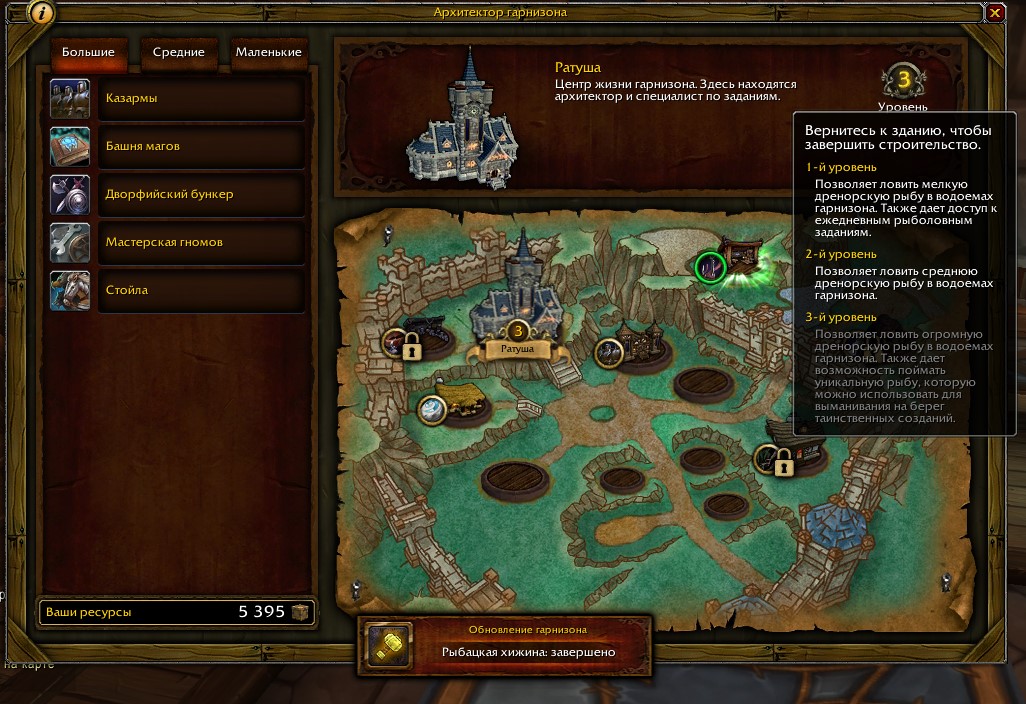Select the Мастерская гномов entry

coord(200,242)
